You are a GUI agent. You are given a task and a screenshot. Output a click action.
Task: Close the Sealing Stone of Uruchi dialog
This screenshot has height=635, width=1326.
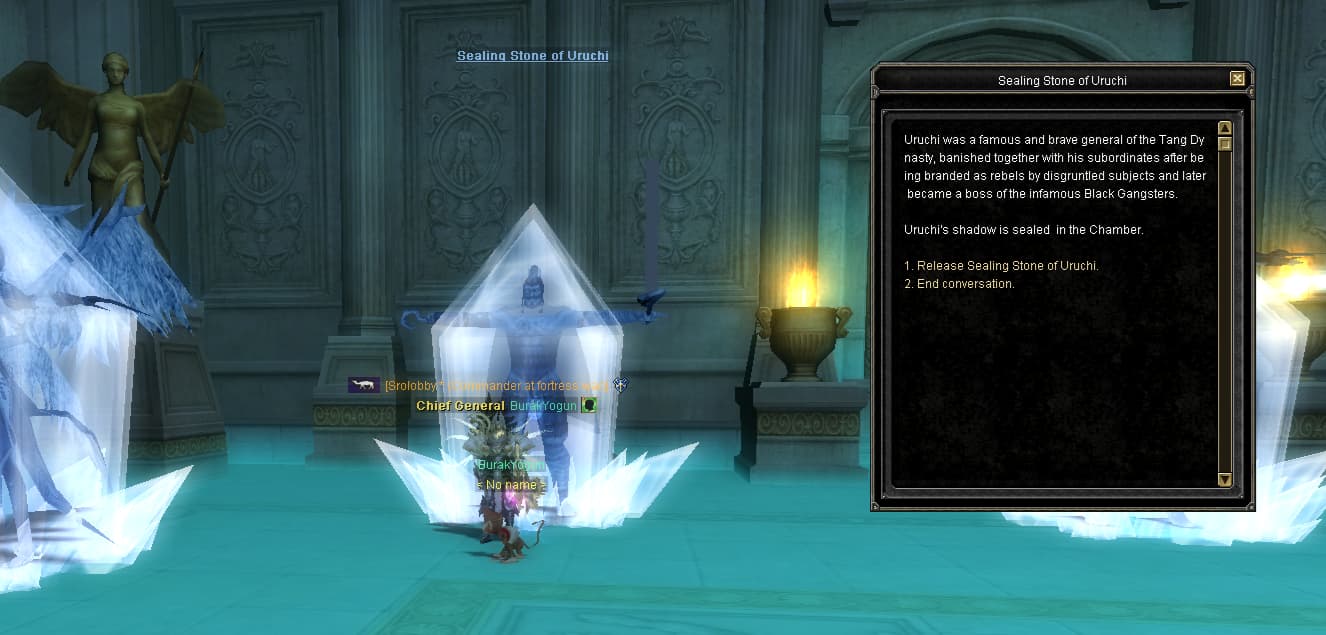coord(1237,79)
